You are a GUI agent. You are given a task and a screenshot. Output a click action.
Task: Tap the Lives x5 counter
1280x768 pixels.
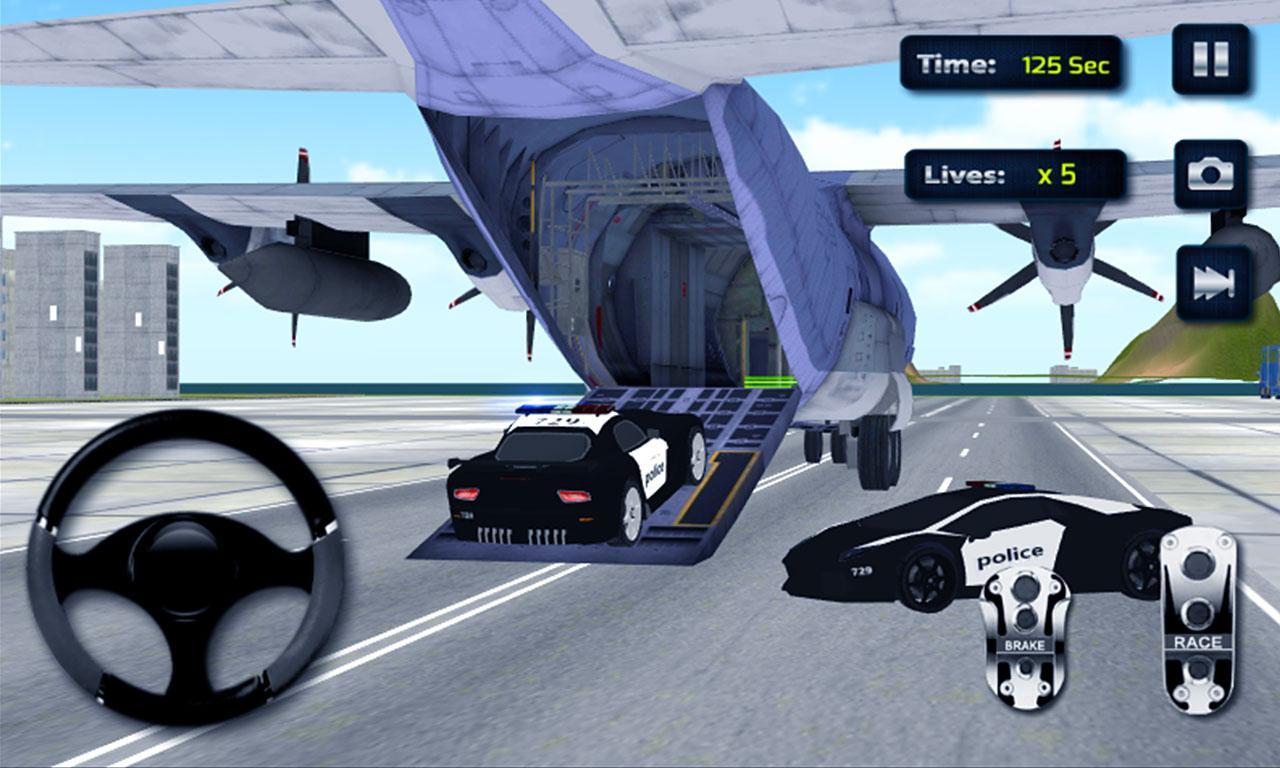pyautogui.click(x=1015, y=170)
